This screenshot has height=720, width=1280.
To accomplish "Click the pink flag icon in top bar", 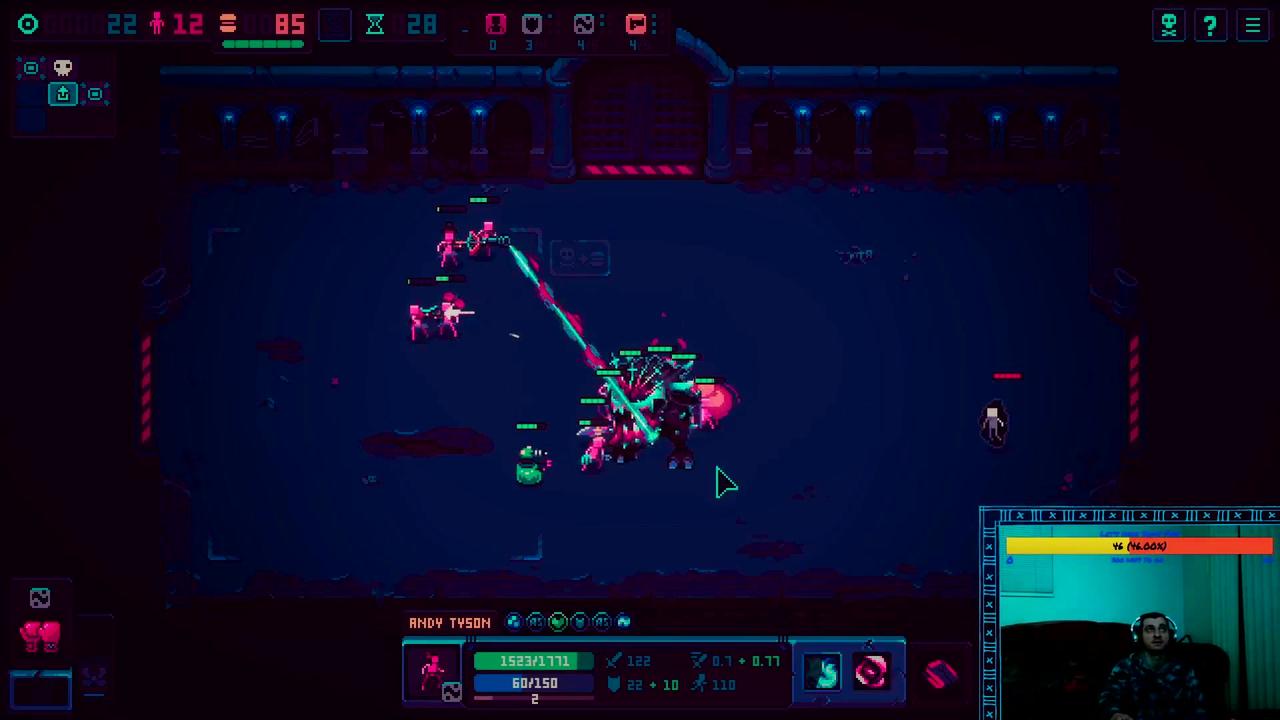I will coord(636,24).
